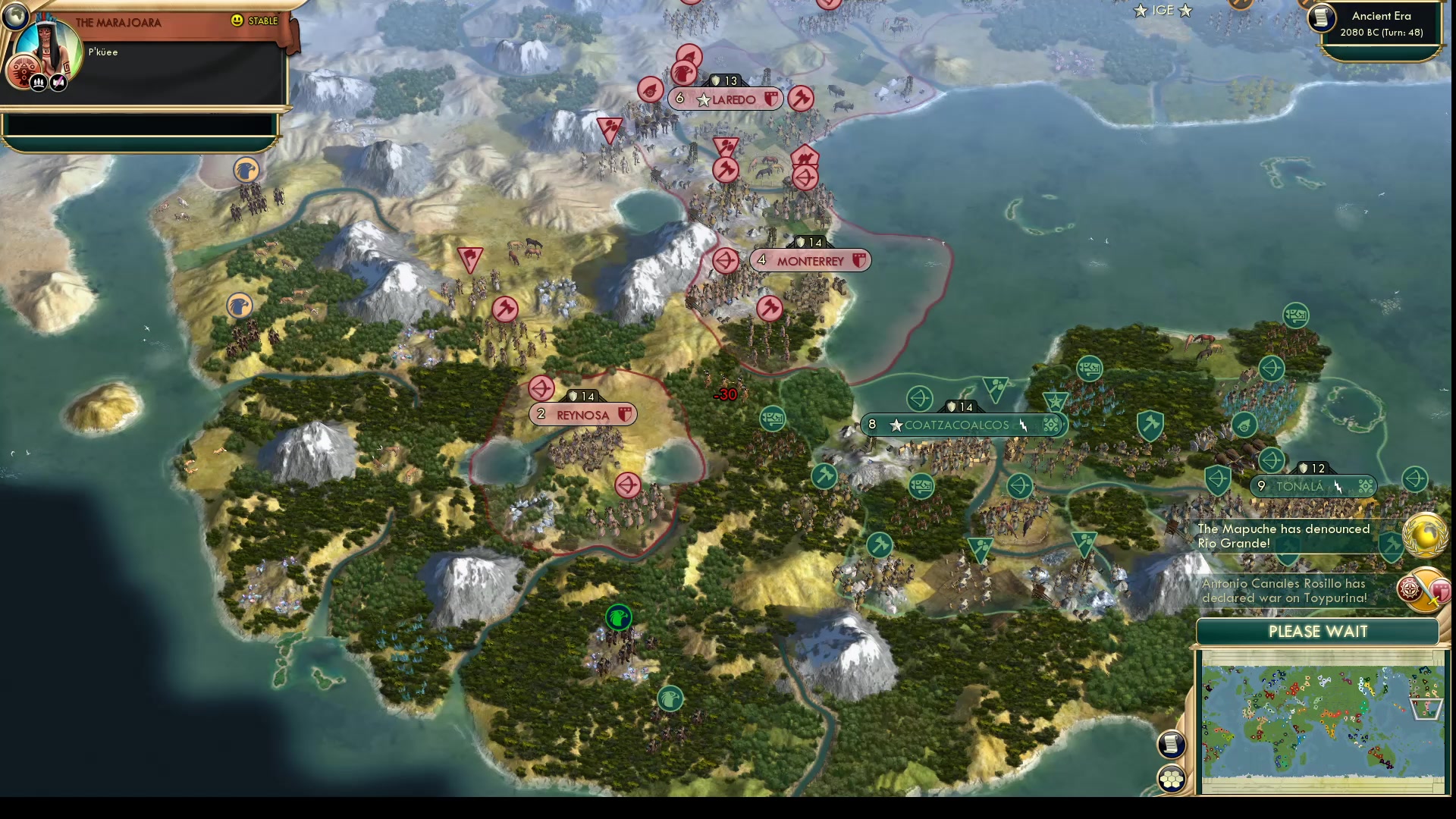Screen dimensions: 1456x819
Task: Open the Mapuche denouncement notification globe
Action: 1424,535
